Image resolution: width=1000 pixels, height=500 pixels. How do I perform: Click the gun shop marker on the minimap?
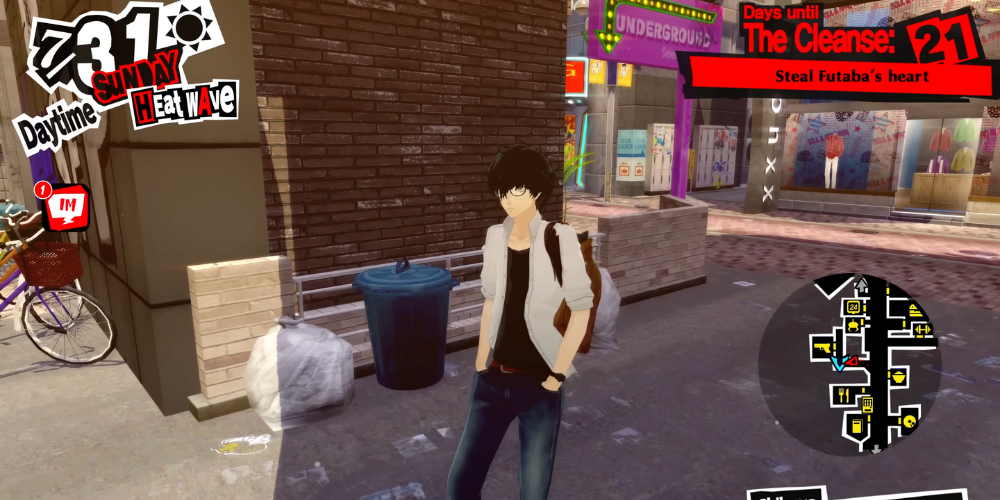pyautogui.click(x=823, y=346)
